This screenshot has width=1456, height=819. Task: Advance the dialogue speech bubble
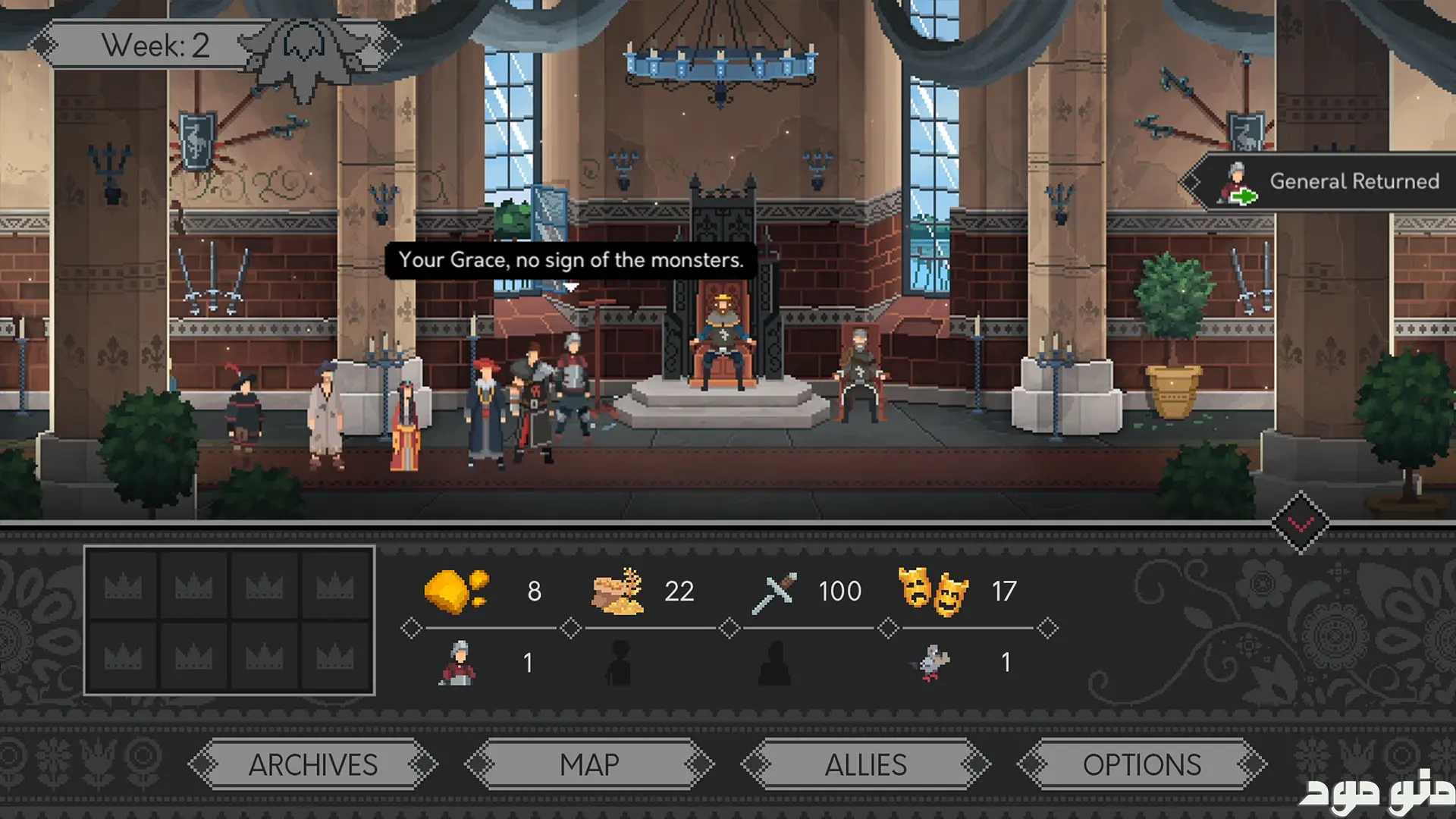click(570, 260)
